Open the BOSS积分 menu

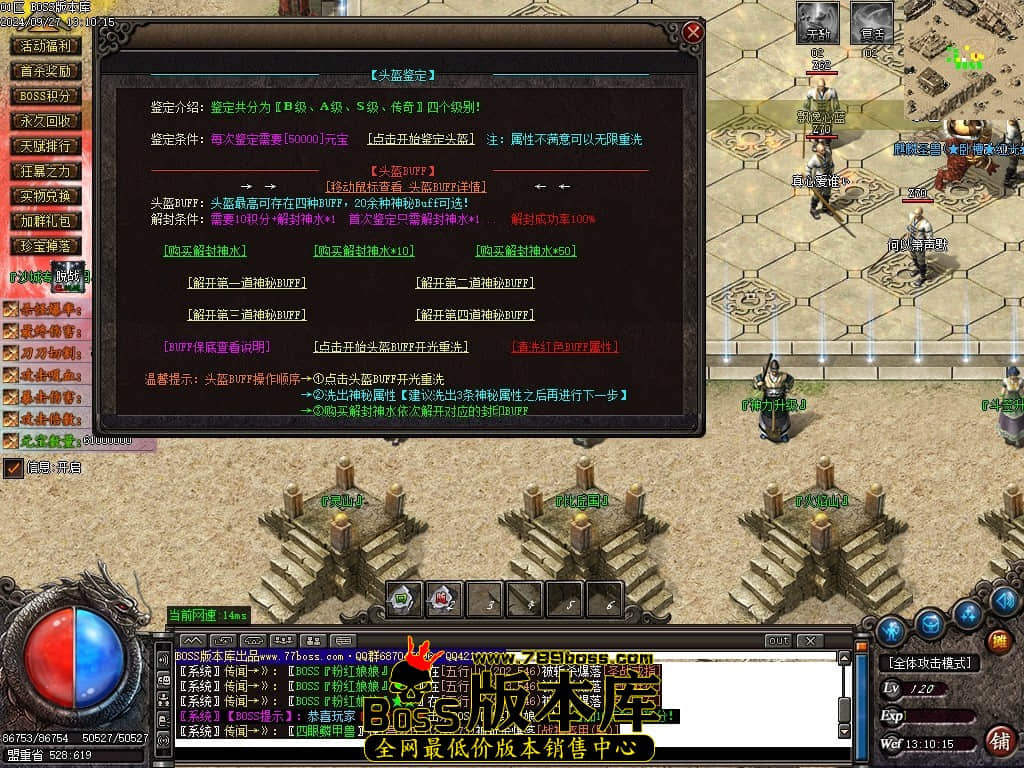[46, 96]
